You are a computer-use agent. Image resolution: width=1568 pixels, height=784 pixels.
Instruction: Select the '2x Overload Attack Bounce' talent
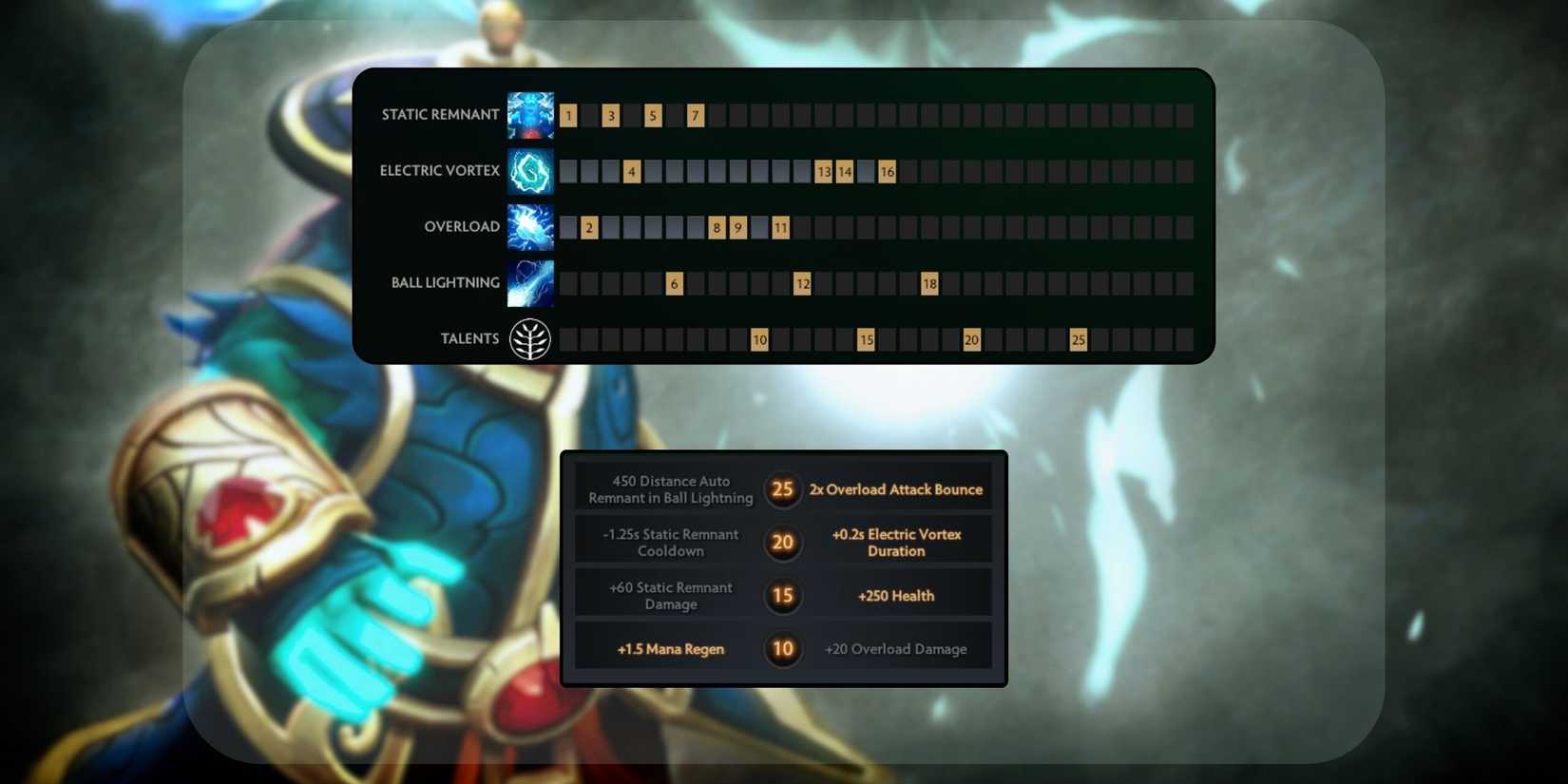coord(895,489)
